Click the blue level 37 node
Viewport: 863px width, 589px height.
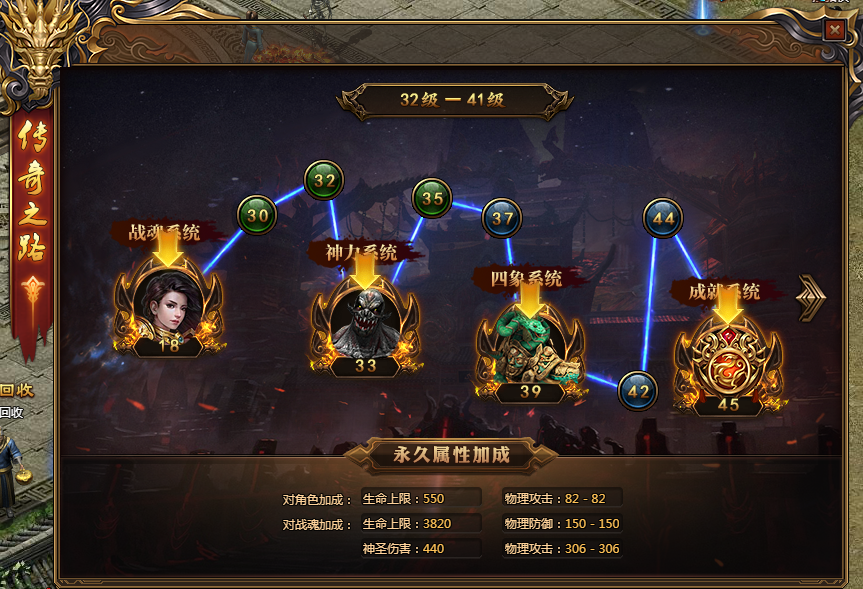coord(502,219)
